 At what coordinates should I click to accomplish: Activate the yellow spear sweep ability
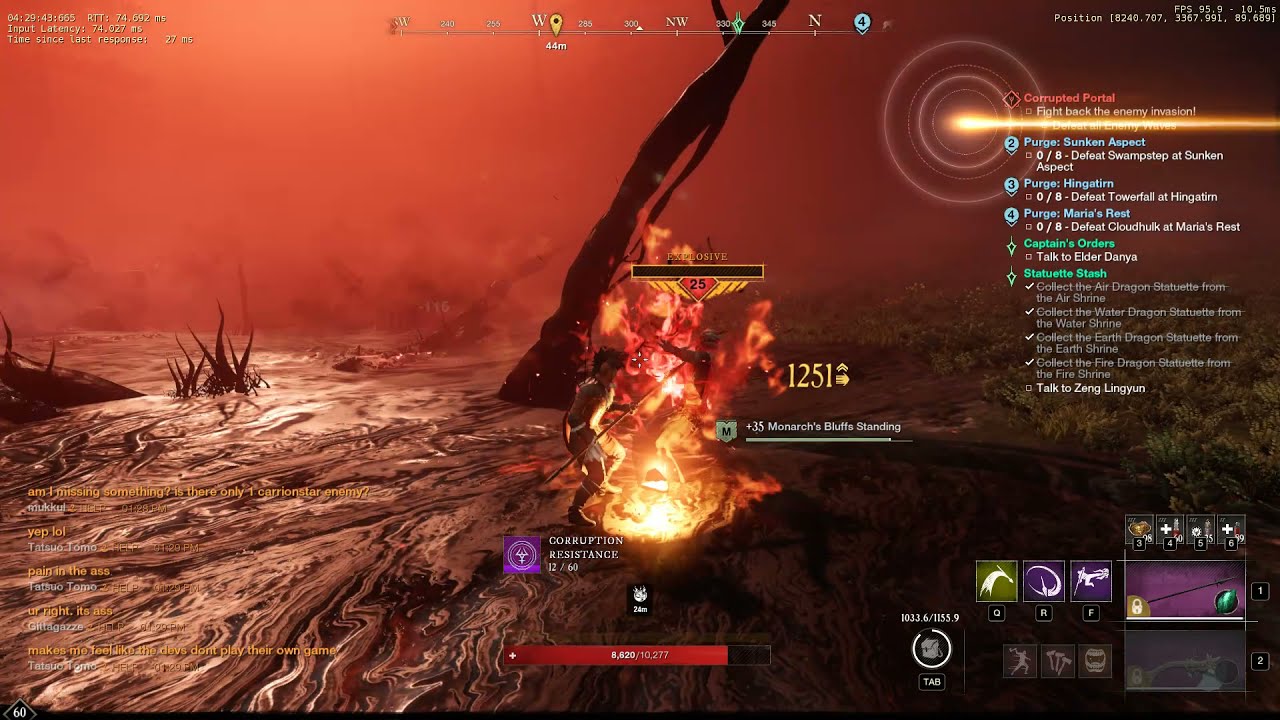pos(996,581)
